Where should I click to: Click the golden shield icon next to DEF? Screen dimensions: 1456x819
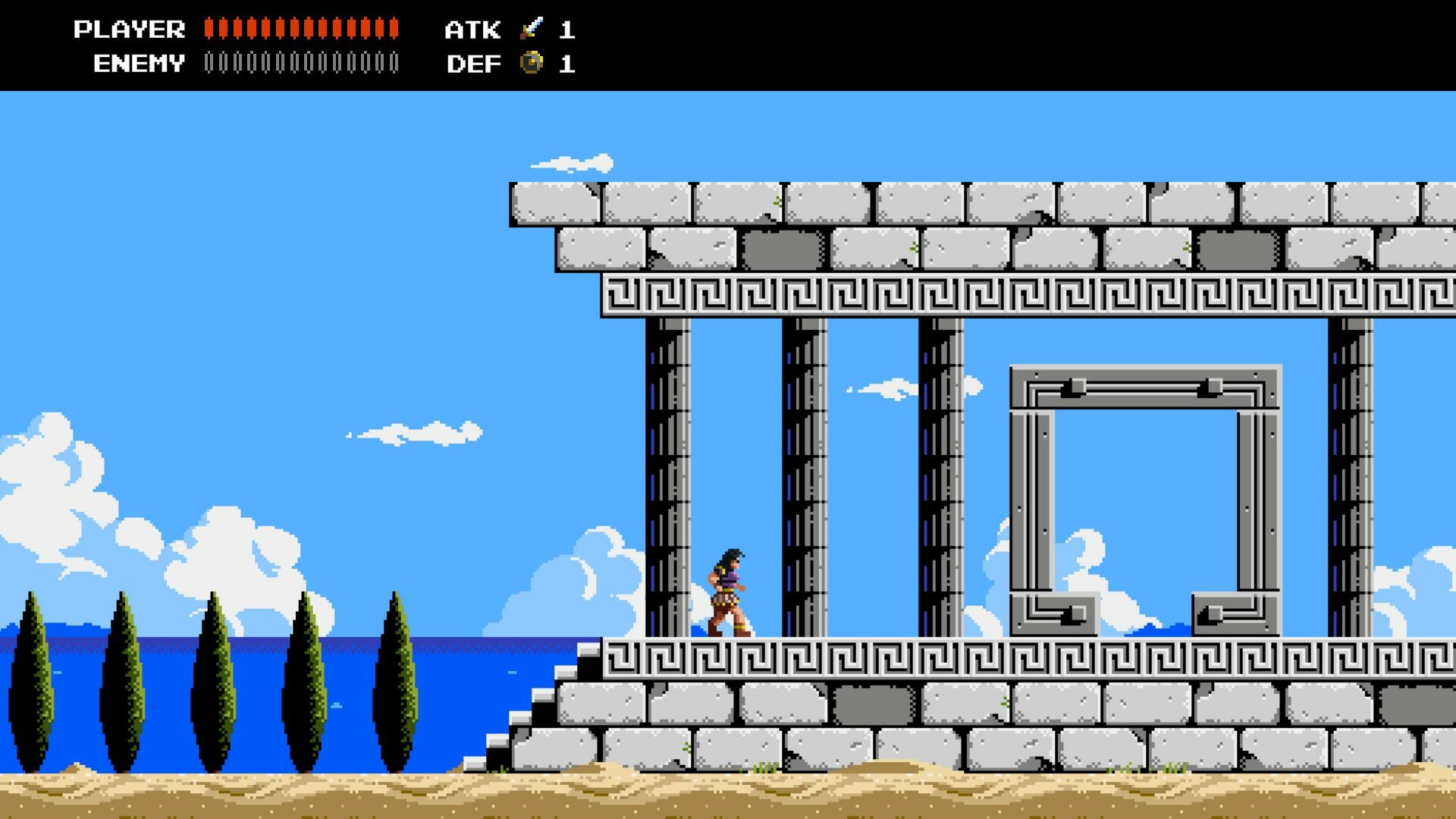(x=532, y=64)
